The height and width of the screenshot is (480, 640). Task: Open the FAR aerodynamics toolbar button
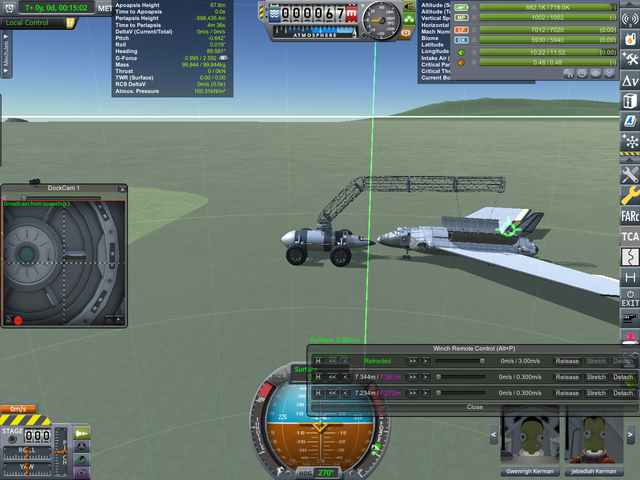(630, 214)
